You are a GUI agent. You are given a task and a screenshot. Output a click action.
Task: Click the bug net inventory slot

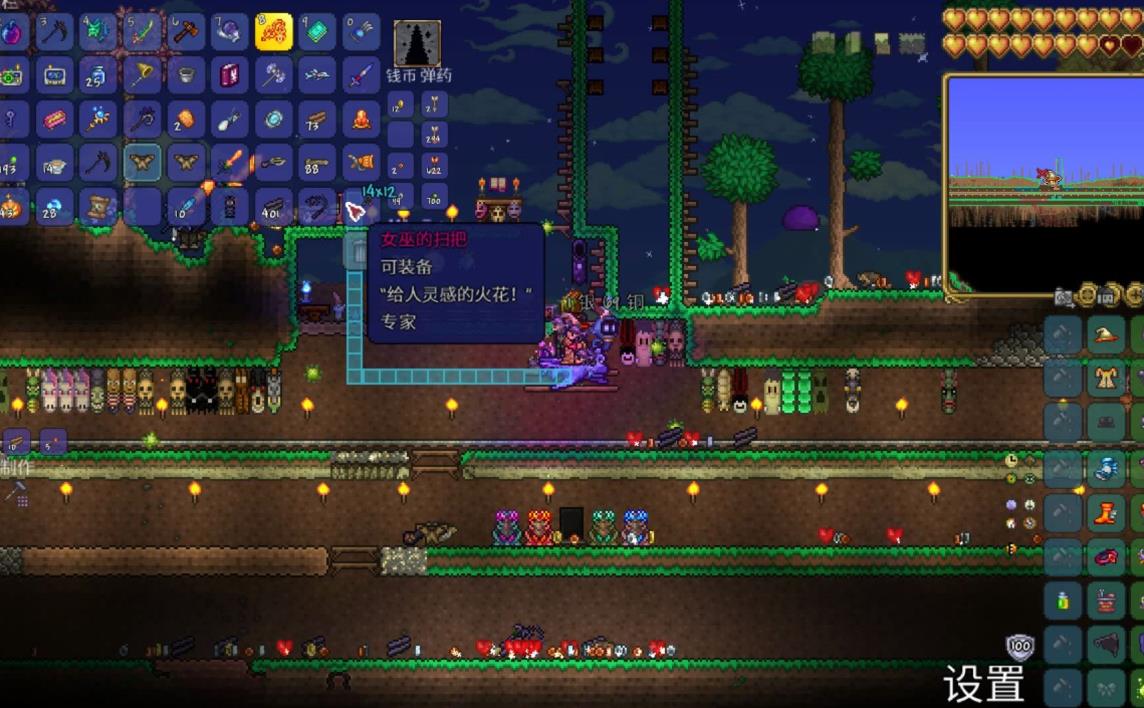tap(142, 75)
